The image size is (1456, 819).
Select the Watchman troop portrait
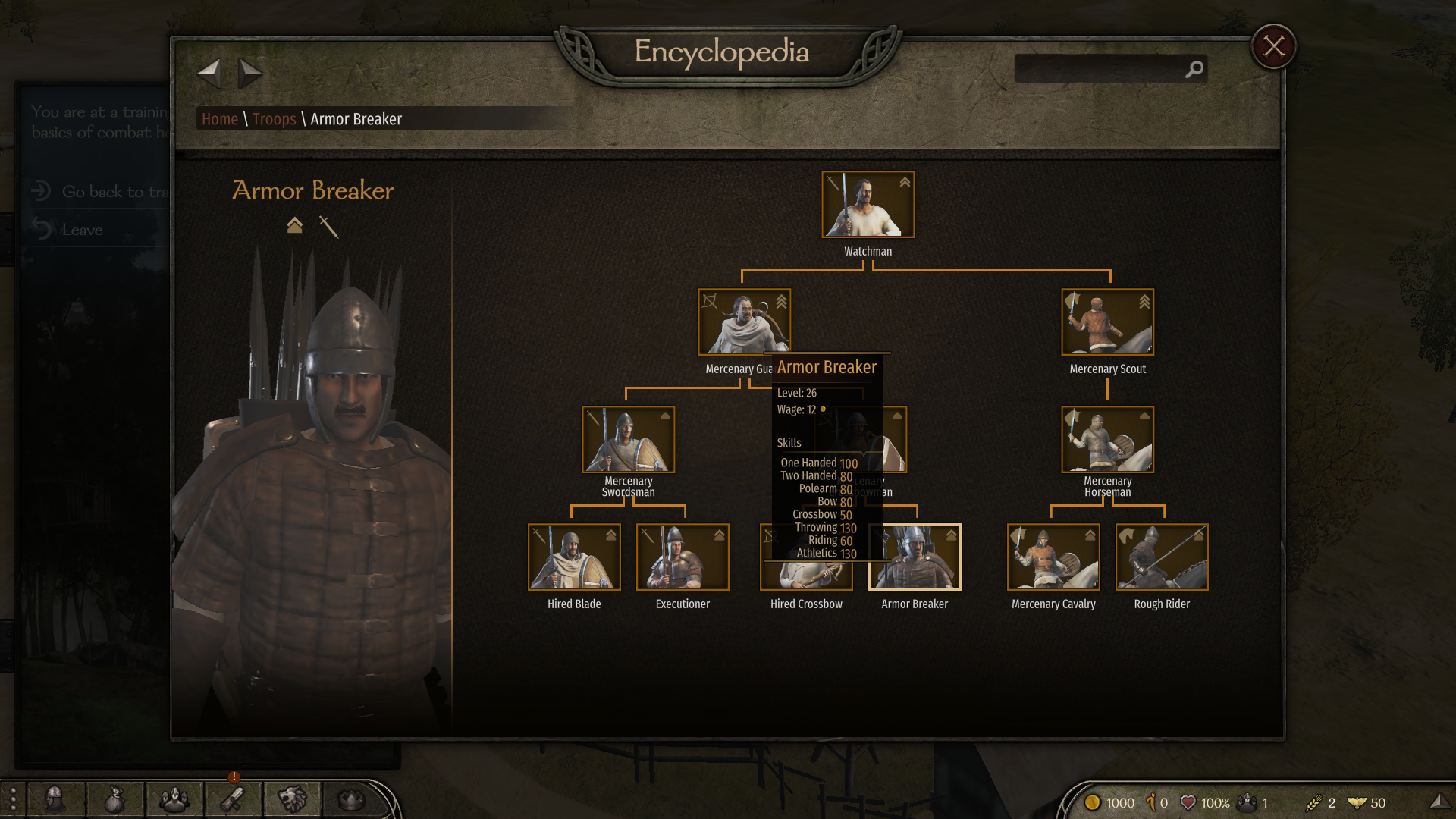click(x=868, y=205)
